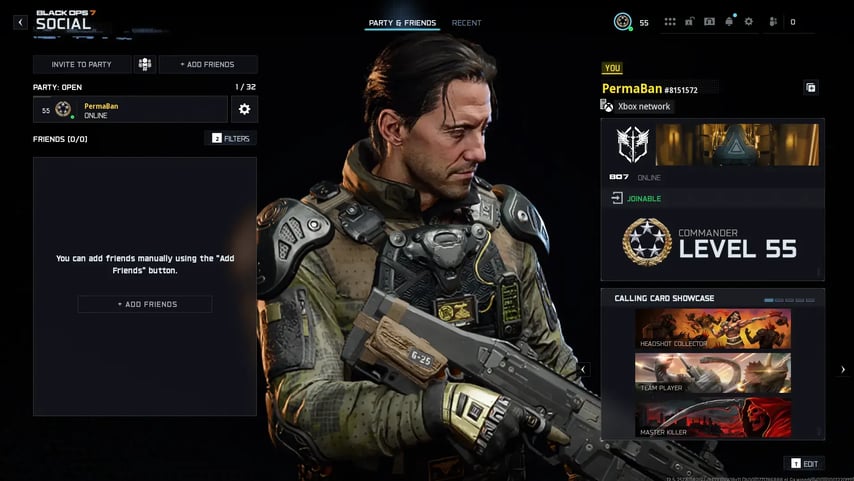Go back using the top-left arrow

pos(20,21)
